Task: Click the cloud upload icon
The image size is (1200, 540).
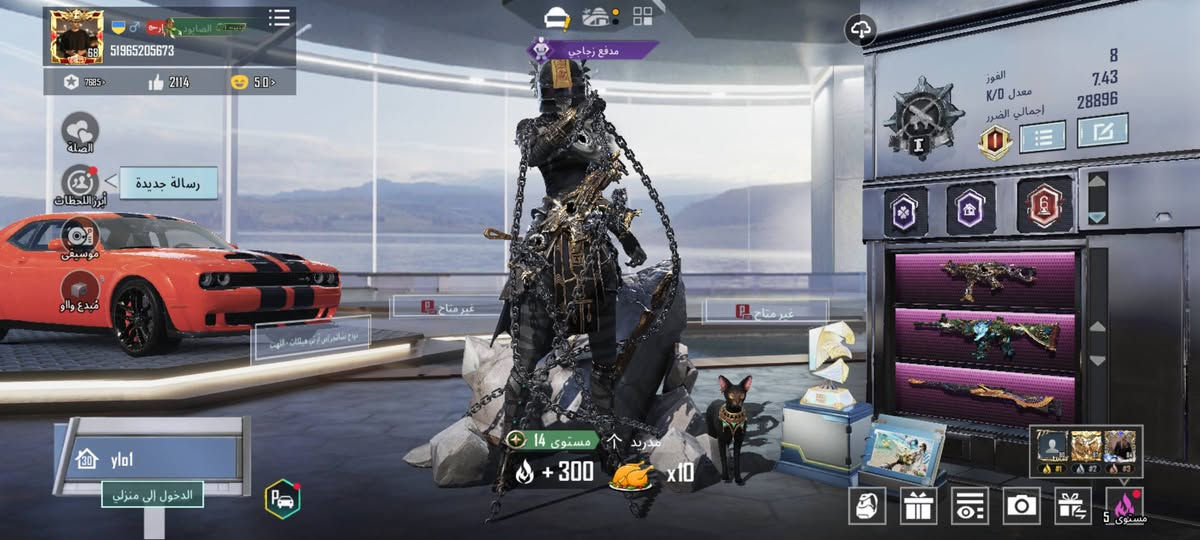Action: 860,30
